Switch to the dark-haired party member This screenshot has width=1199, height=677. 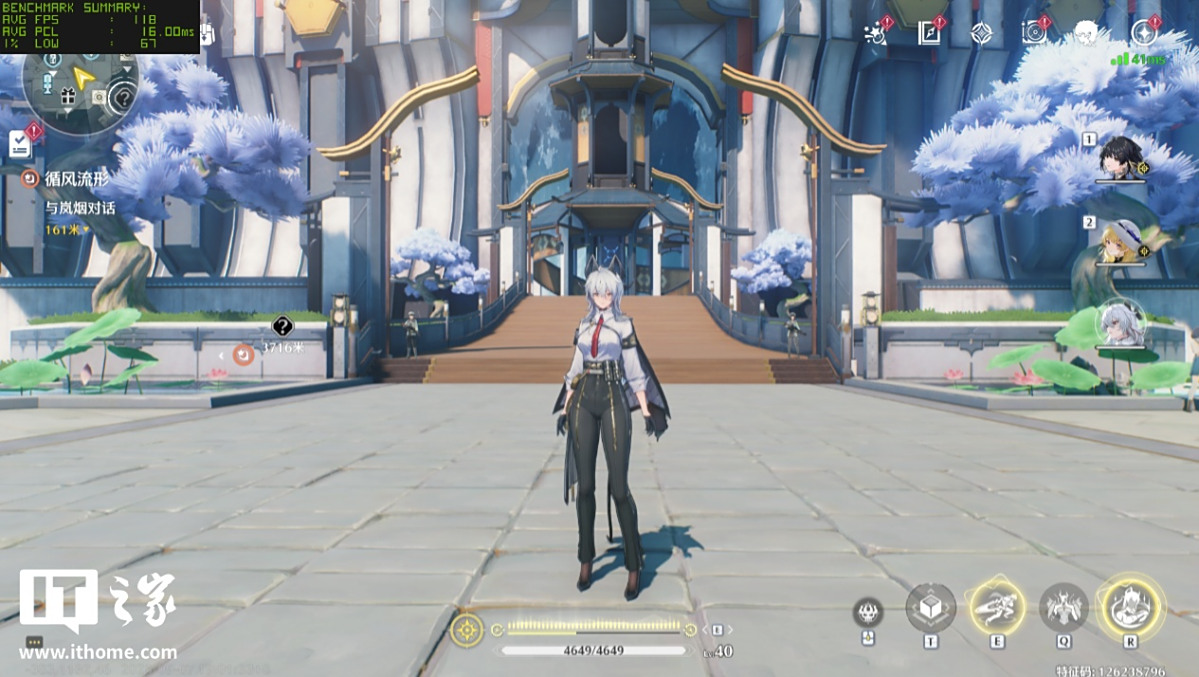click(x=1121, y=159)
